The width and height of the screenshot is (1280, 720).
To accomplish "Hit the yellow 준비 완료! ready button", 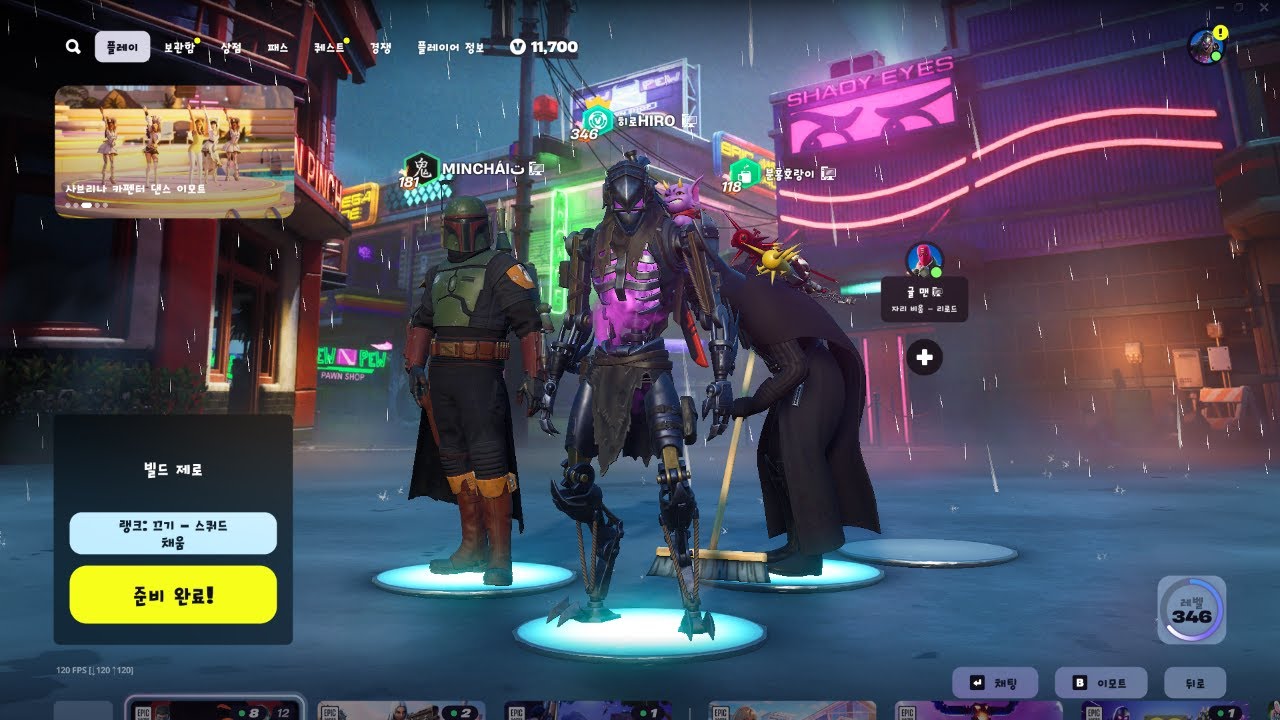I will (x=173, y=594).
